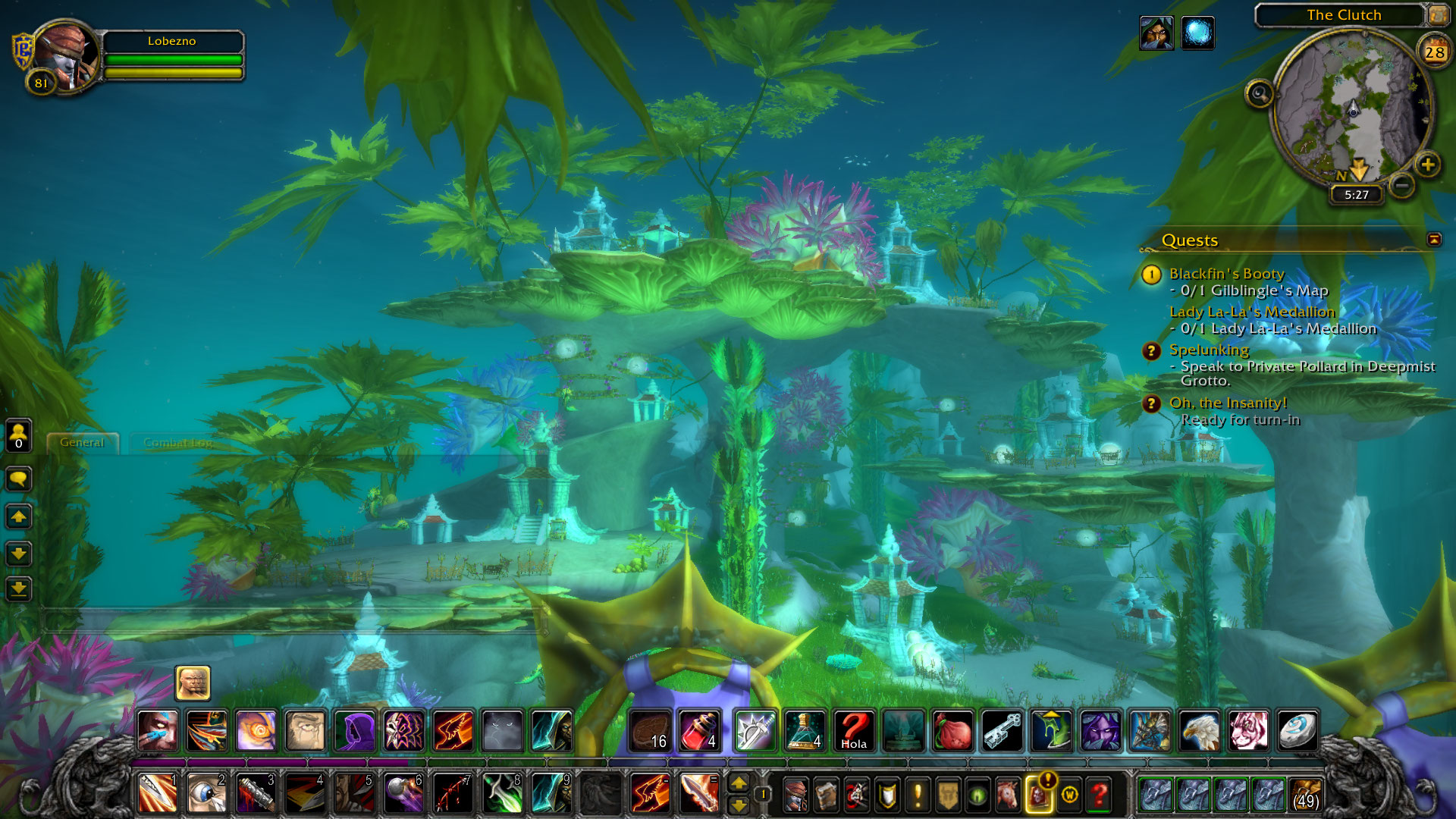This screenshot has width=1456, height=819.
Task: Summon the white eagle gryphon mount
Action: pyautogui.click(x=1199, y=730)
